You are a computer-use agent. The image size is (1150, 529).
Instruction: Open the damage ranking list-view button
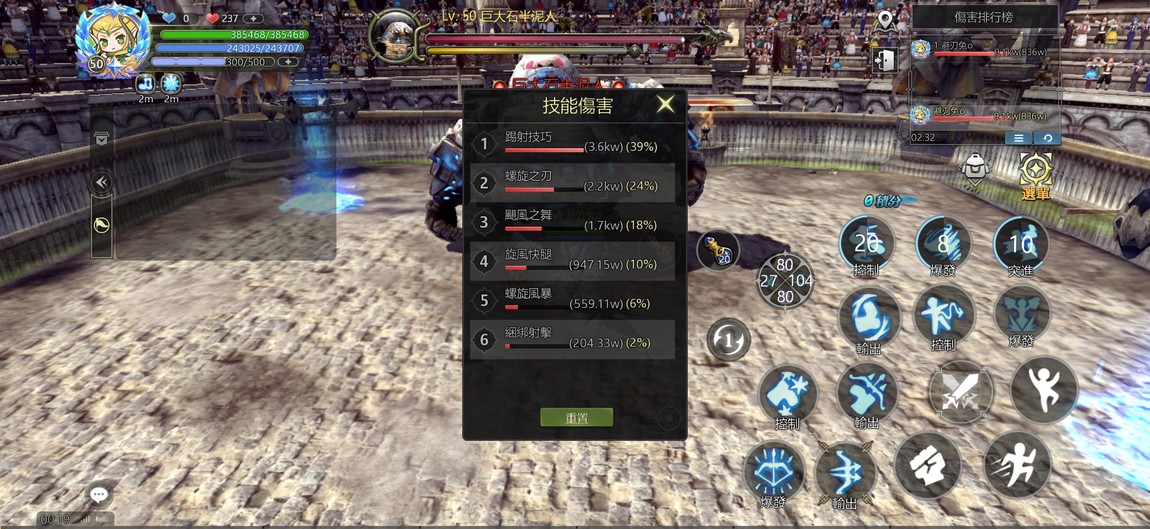(x=1018, y=138)
